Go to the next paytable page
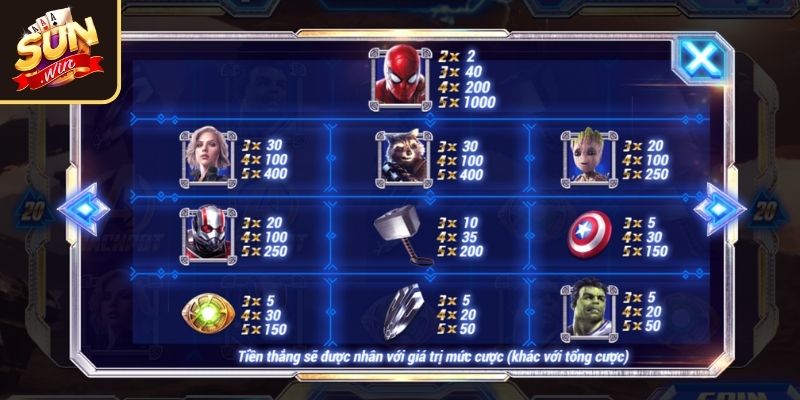Viewport: 800px width, 400px height. pos(719,208)
